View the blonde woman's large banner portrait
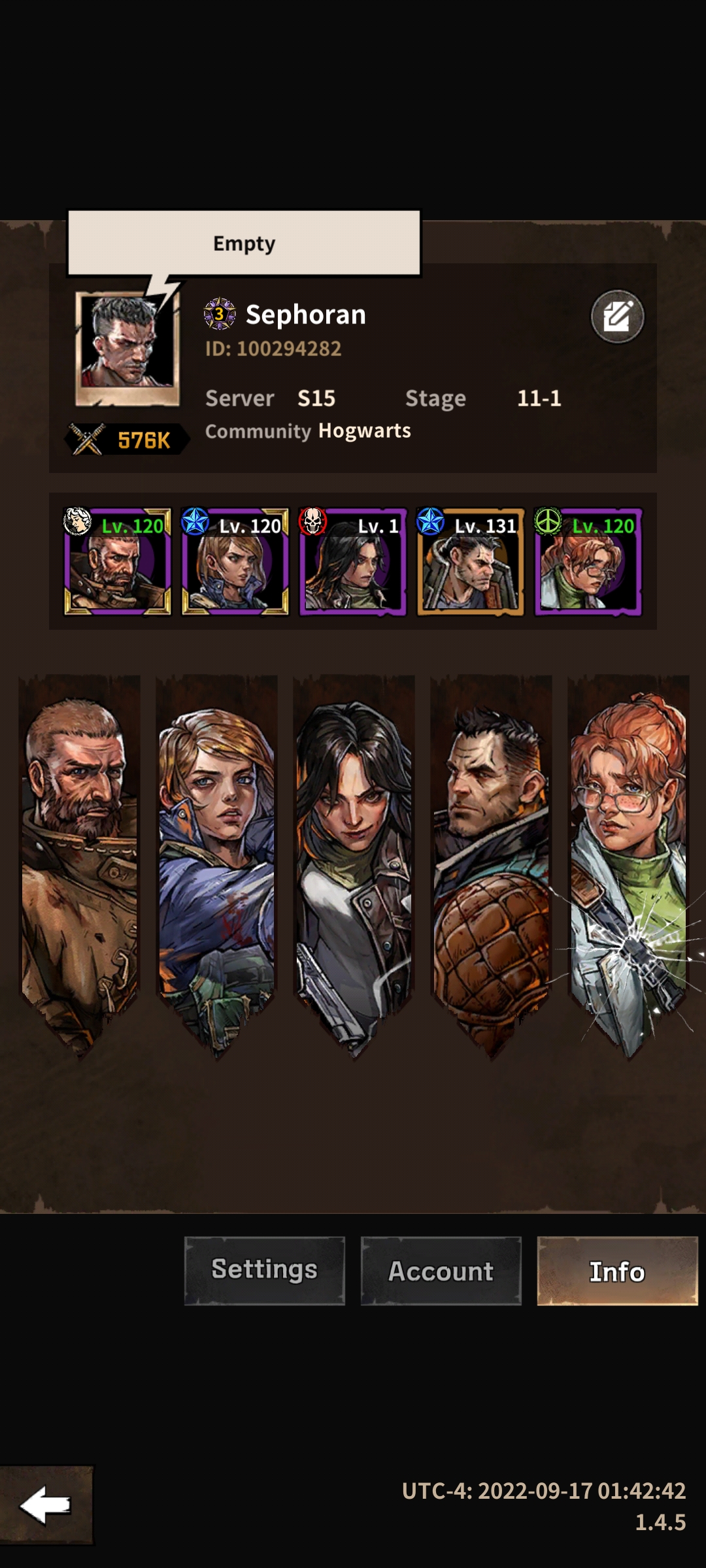Viewport: 706px width, 1568px height. click(217, 862)
